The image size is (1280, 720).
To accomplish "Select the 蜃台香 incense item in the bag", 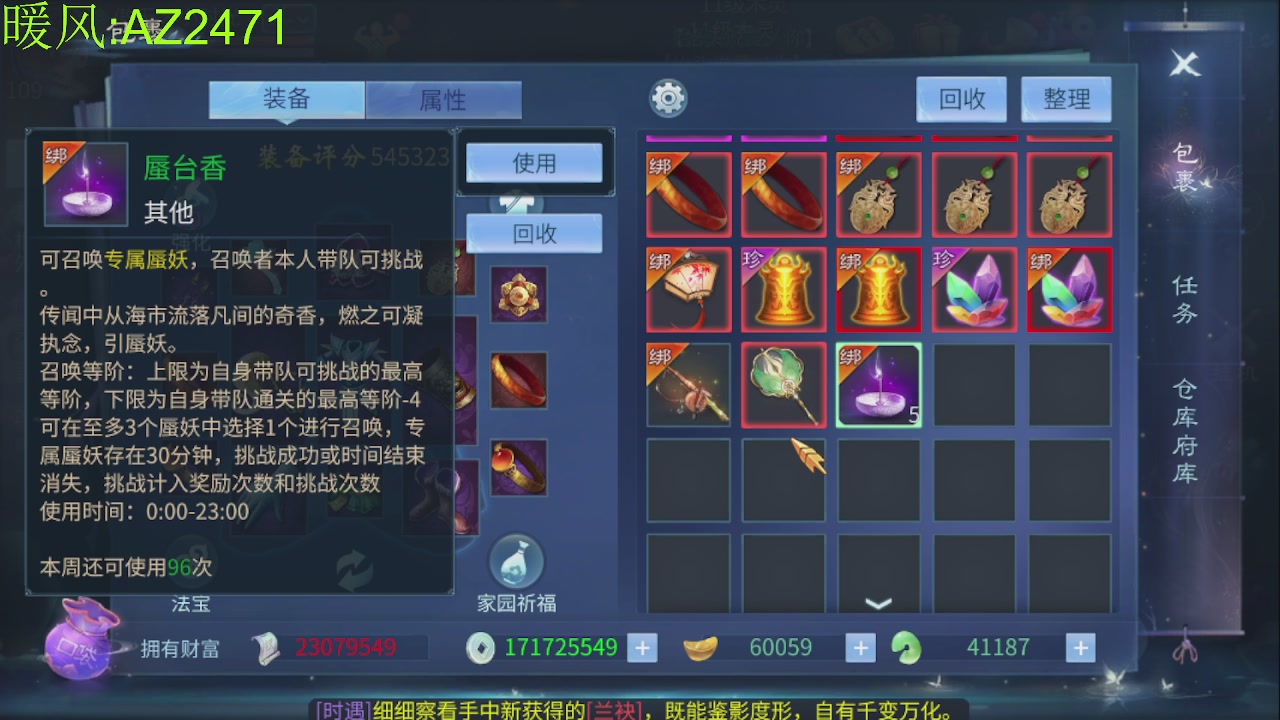I will pyautogui.click(x=879, y=385).
